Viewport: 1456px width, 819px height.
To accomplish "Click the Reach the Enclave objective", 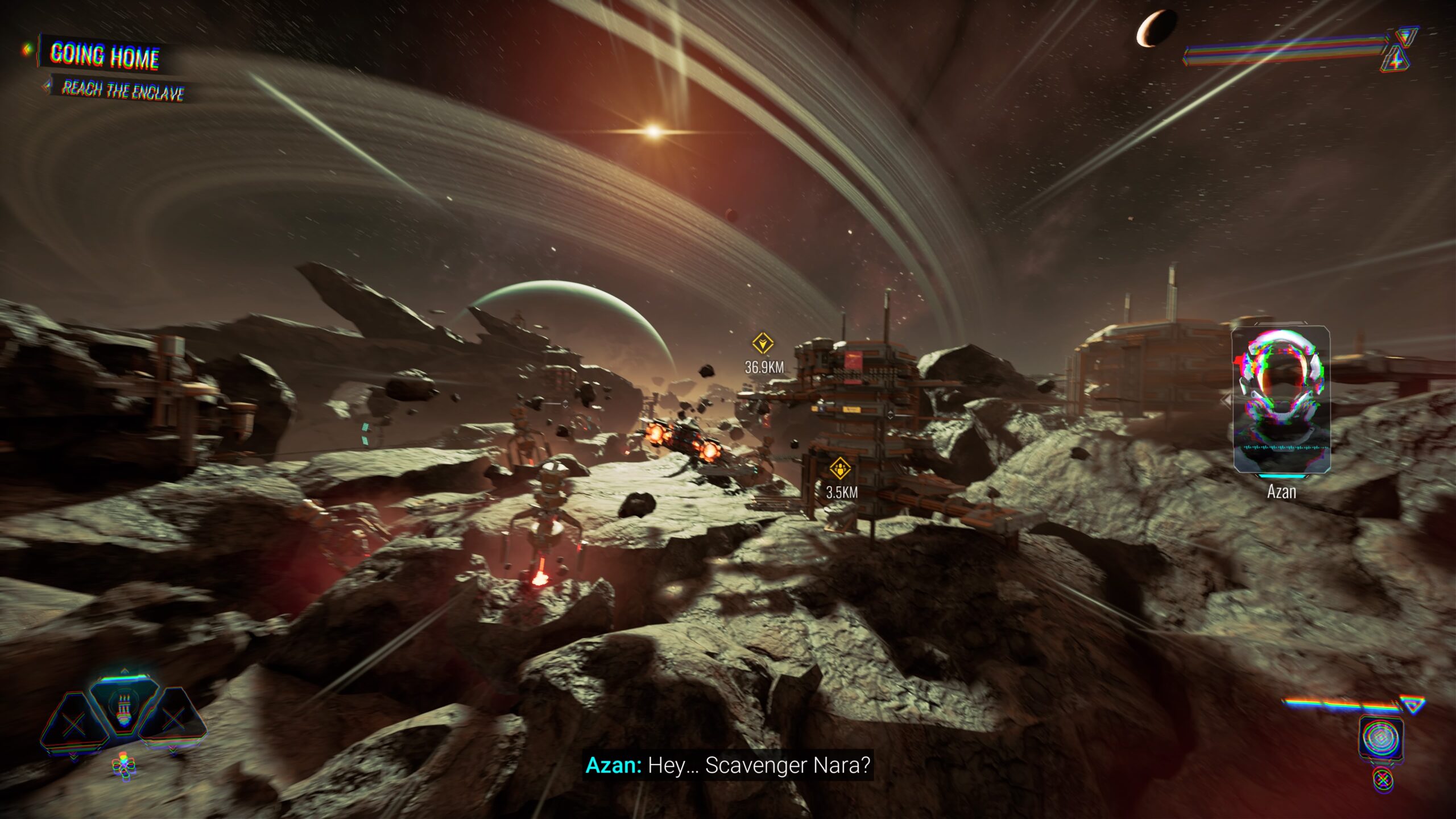I will coord(123,90).
